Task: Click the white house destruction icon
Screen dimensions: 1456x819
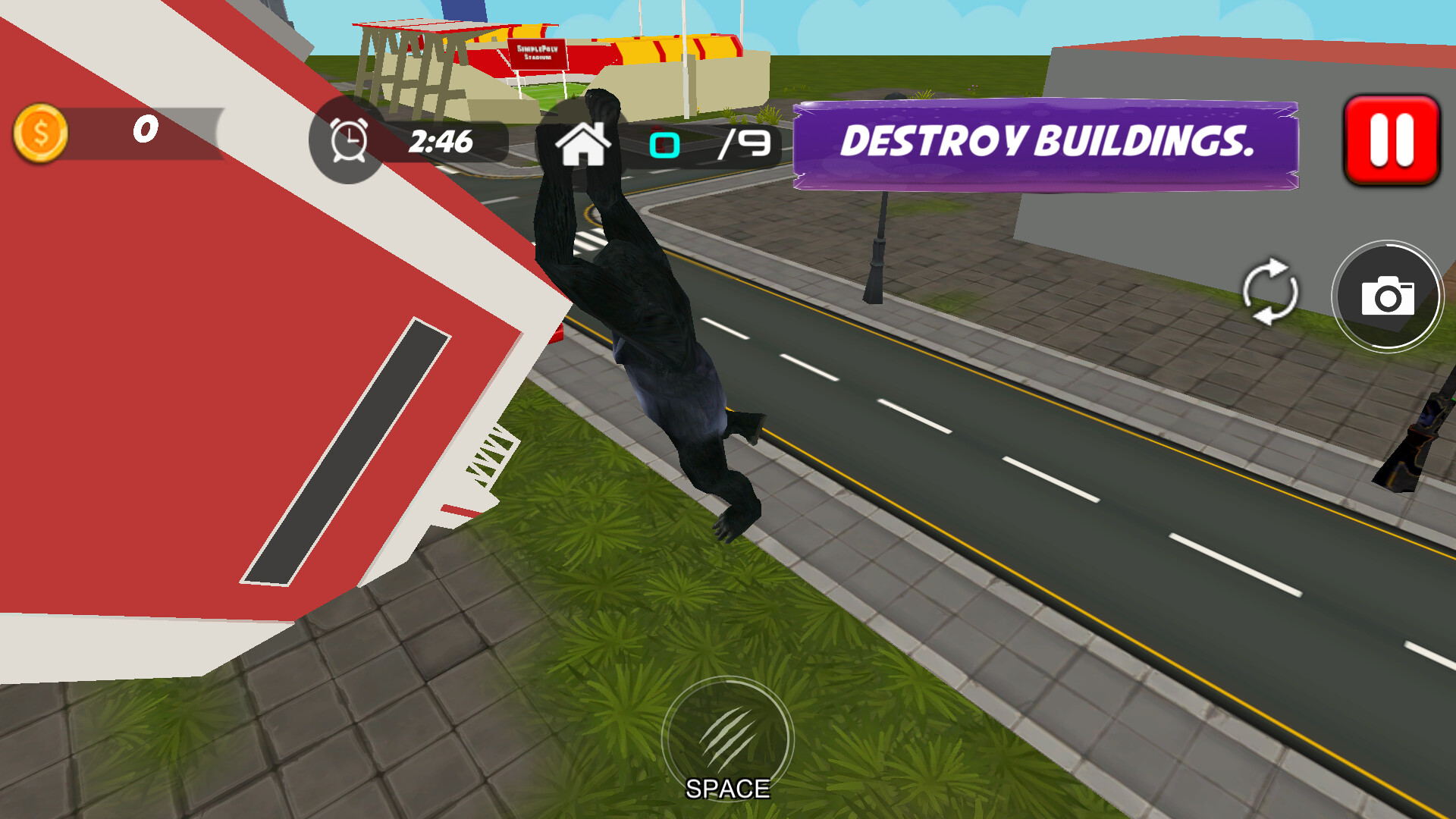Action: pos(583,144)
